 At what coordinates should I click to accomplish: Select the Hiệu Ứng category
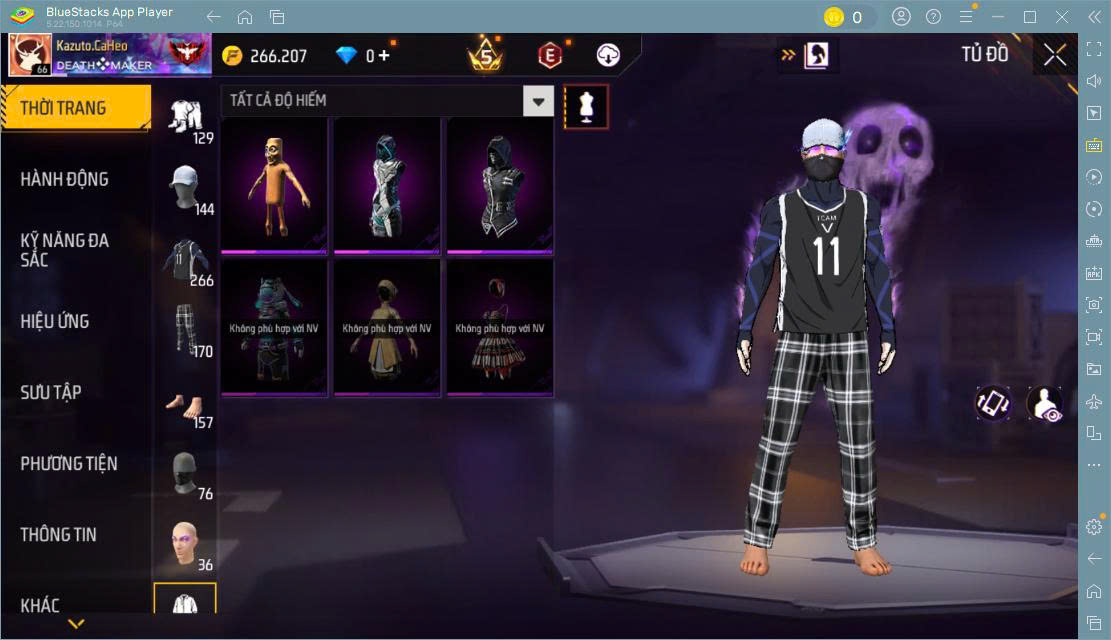pyautogui.click(x=55, y=321)
